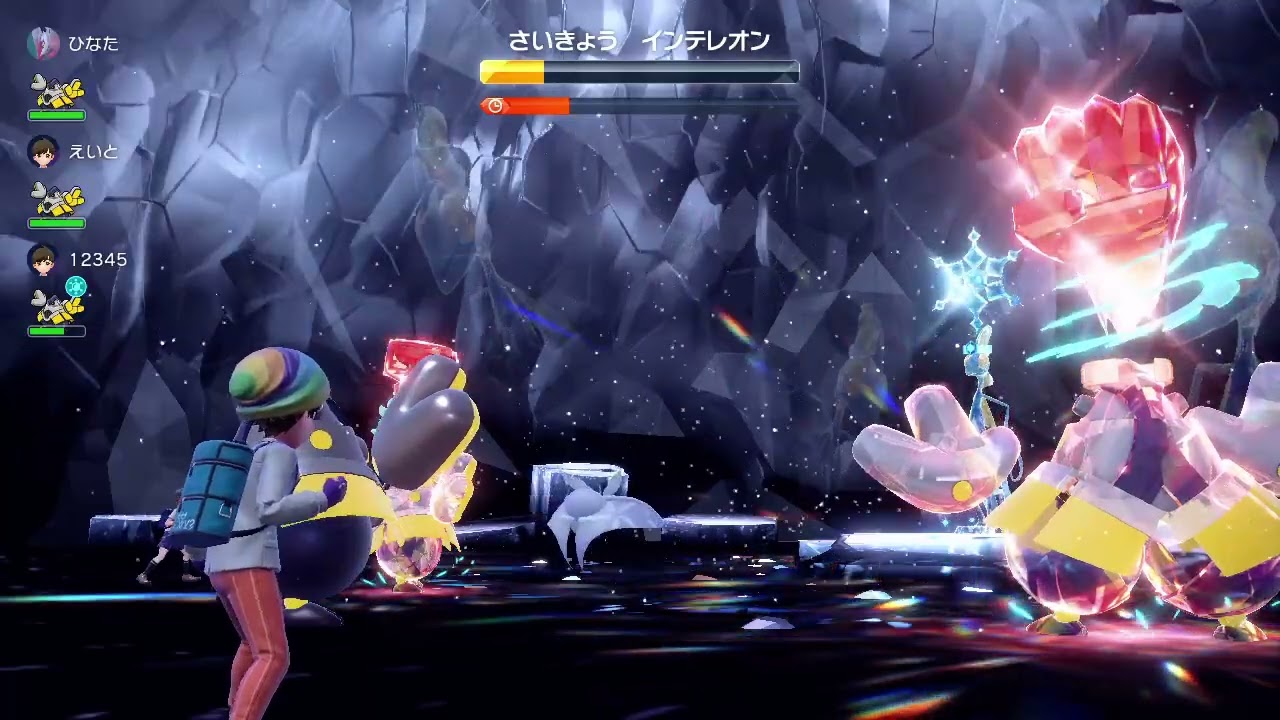Image resolution: width=1280 pixels, height=720 pixels.
Task: Toggle 12345's HP gauge display
Action: click(x=57, y=331)
